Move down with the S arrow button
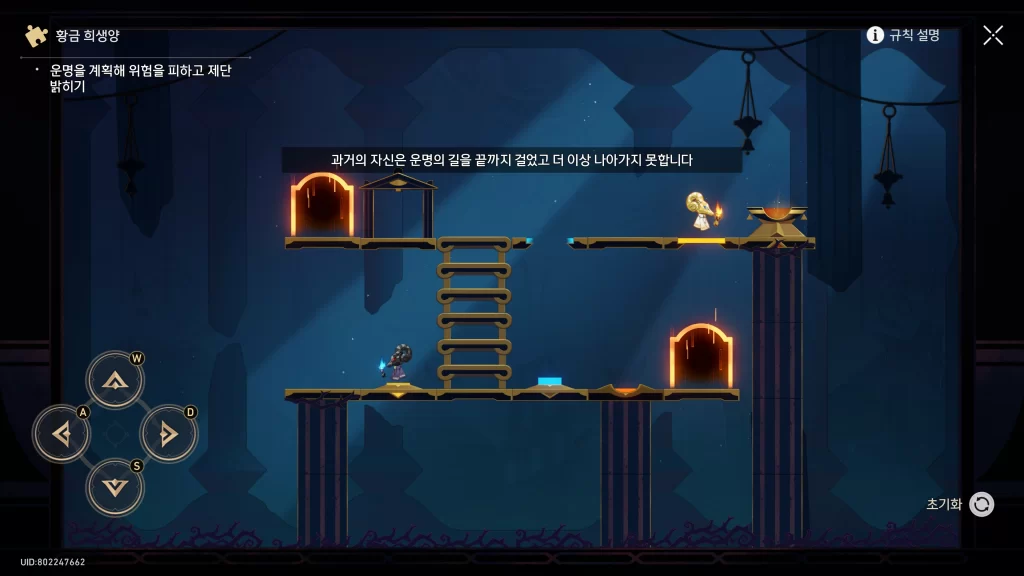The image size is (1024, 576). pos(115,487)
